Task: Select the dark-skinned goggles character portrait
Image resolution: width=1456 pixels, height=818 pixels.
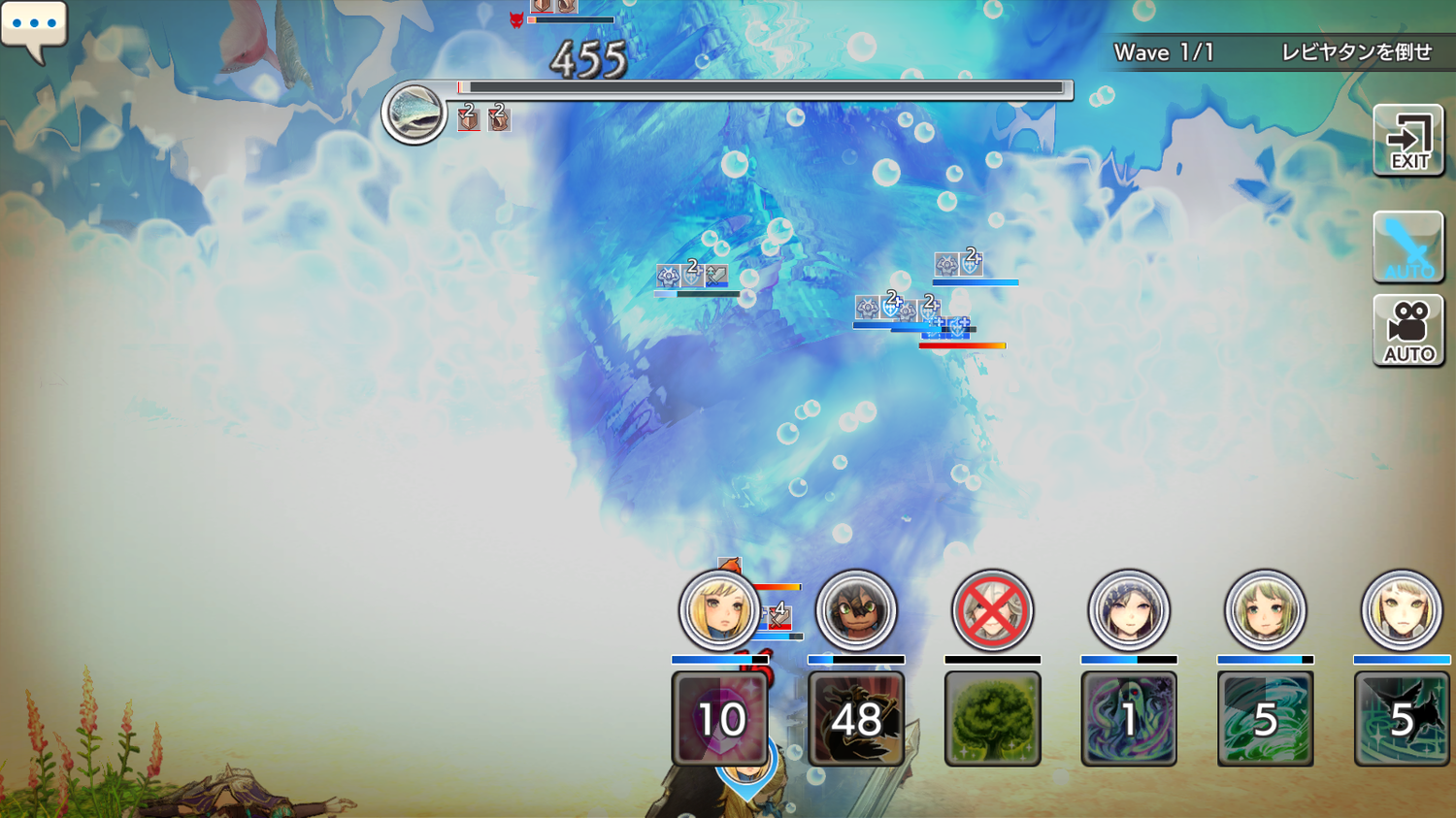Action: [856, 610]
